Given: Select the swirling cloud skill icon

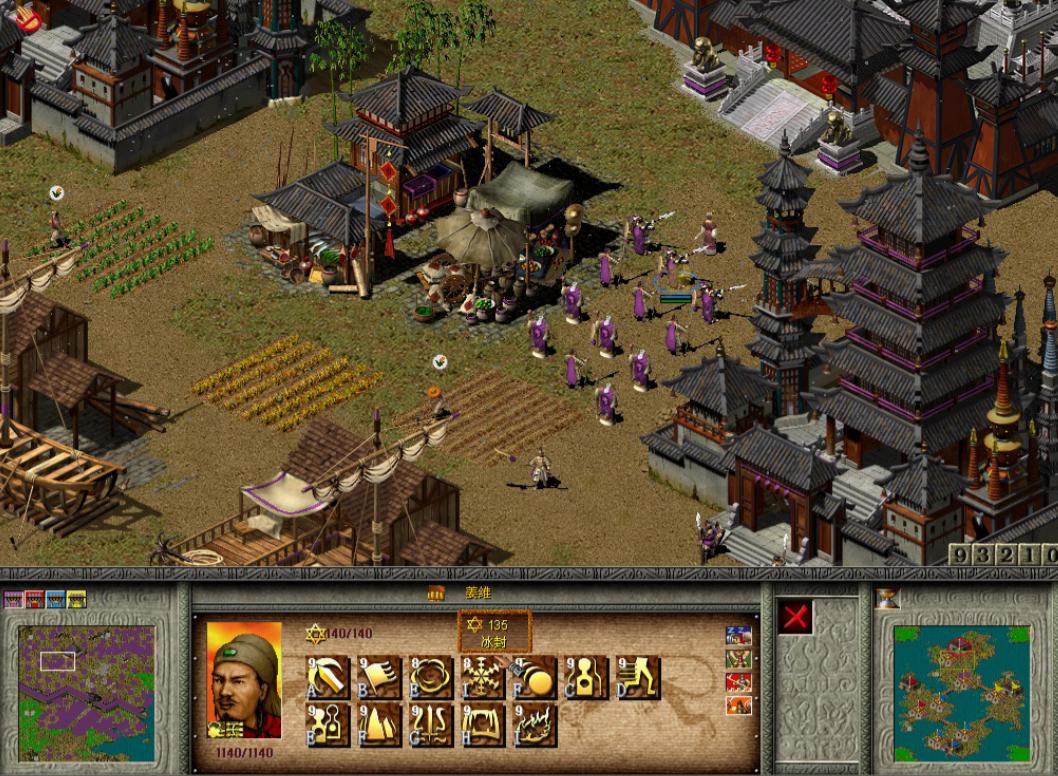Looking at the screenshot, I should pyautogui.click(x=431, y=678).
